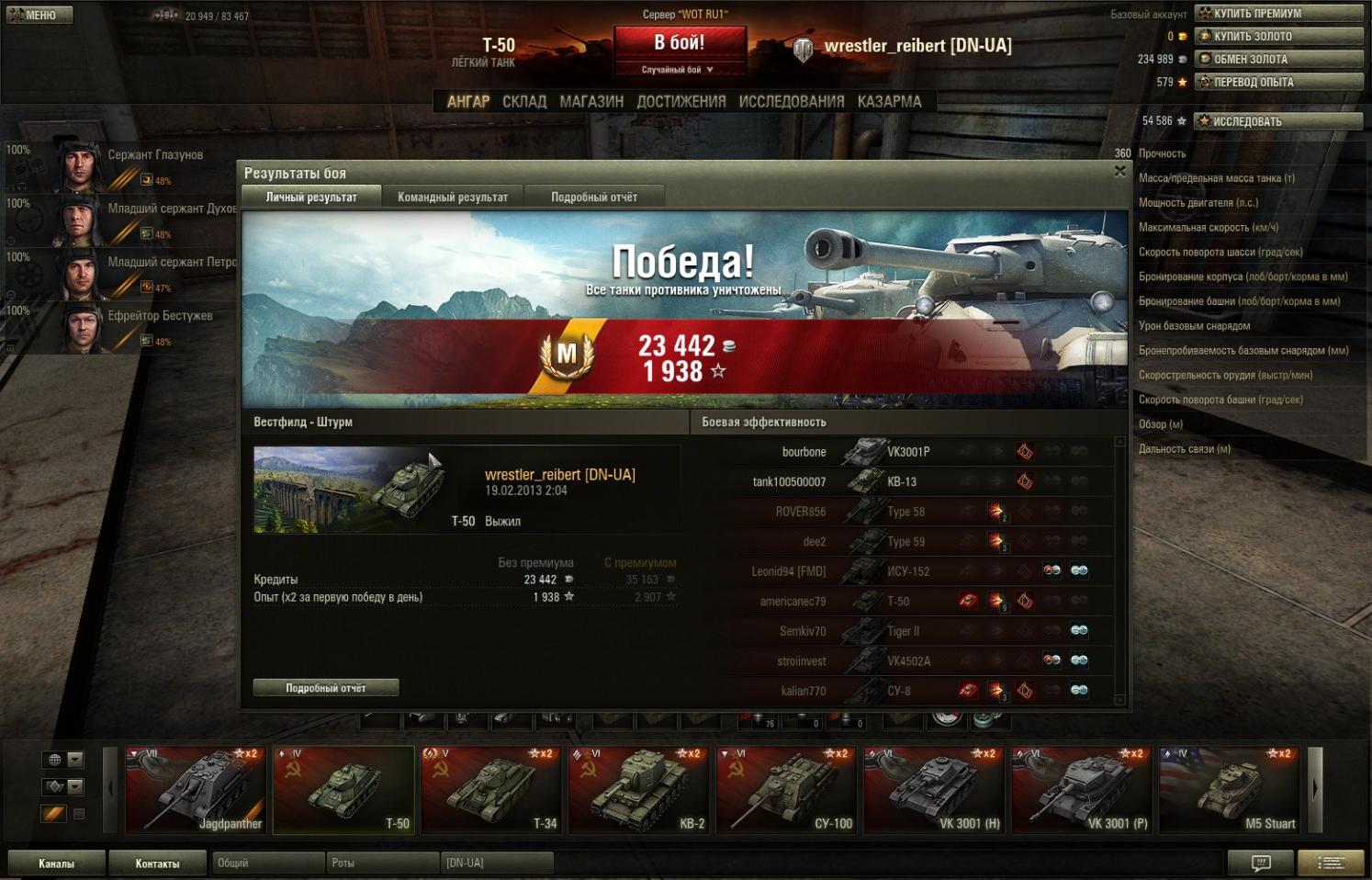The image size is (1372, 880).
Task: Open the Контакты contacts list
Action: pos(157,863)
